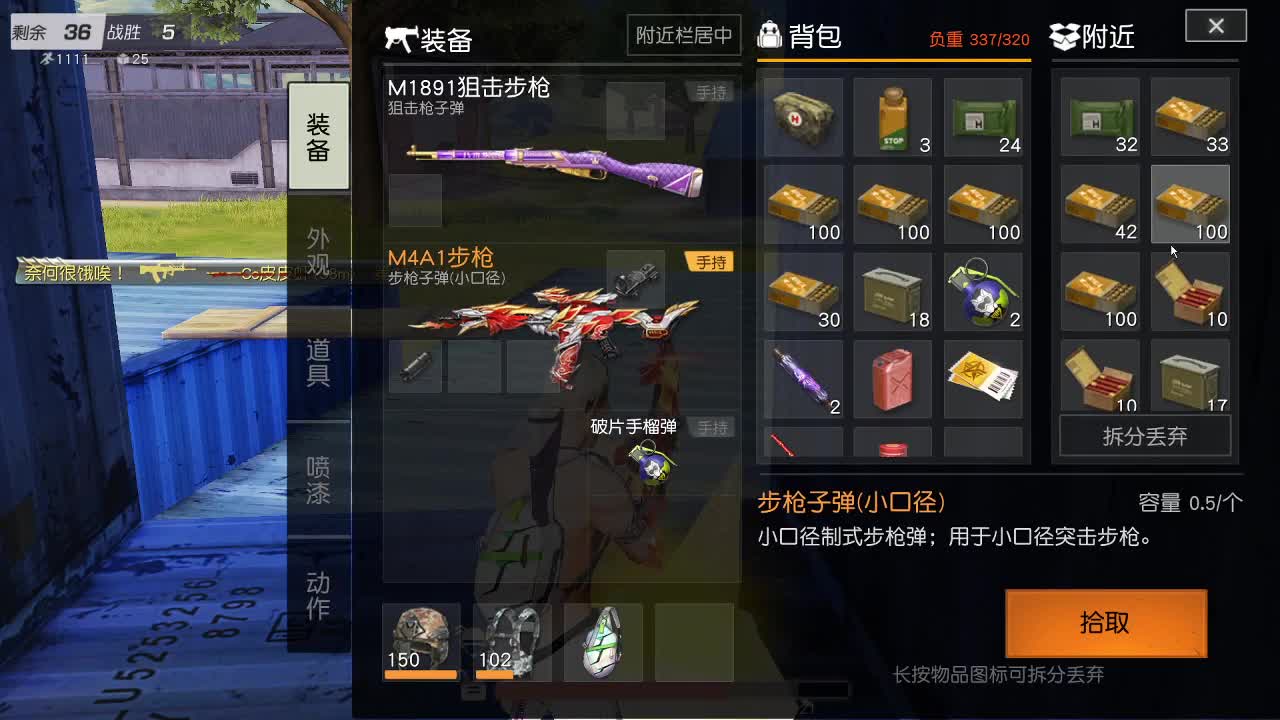Select the stack of 24 bandages
Screen dimensions: 1280x720
click(983, 117)
